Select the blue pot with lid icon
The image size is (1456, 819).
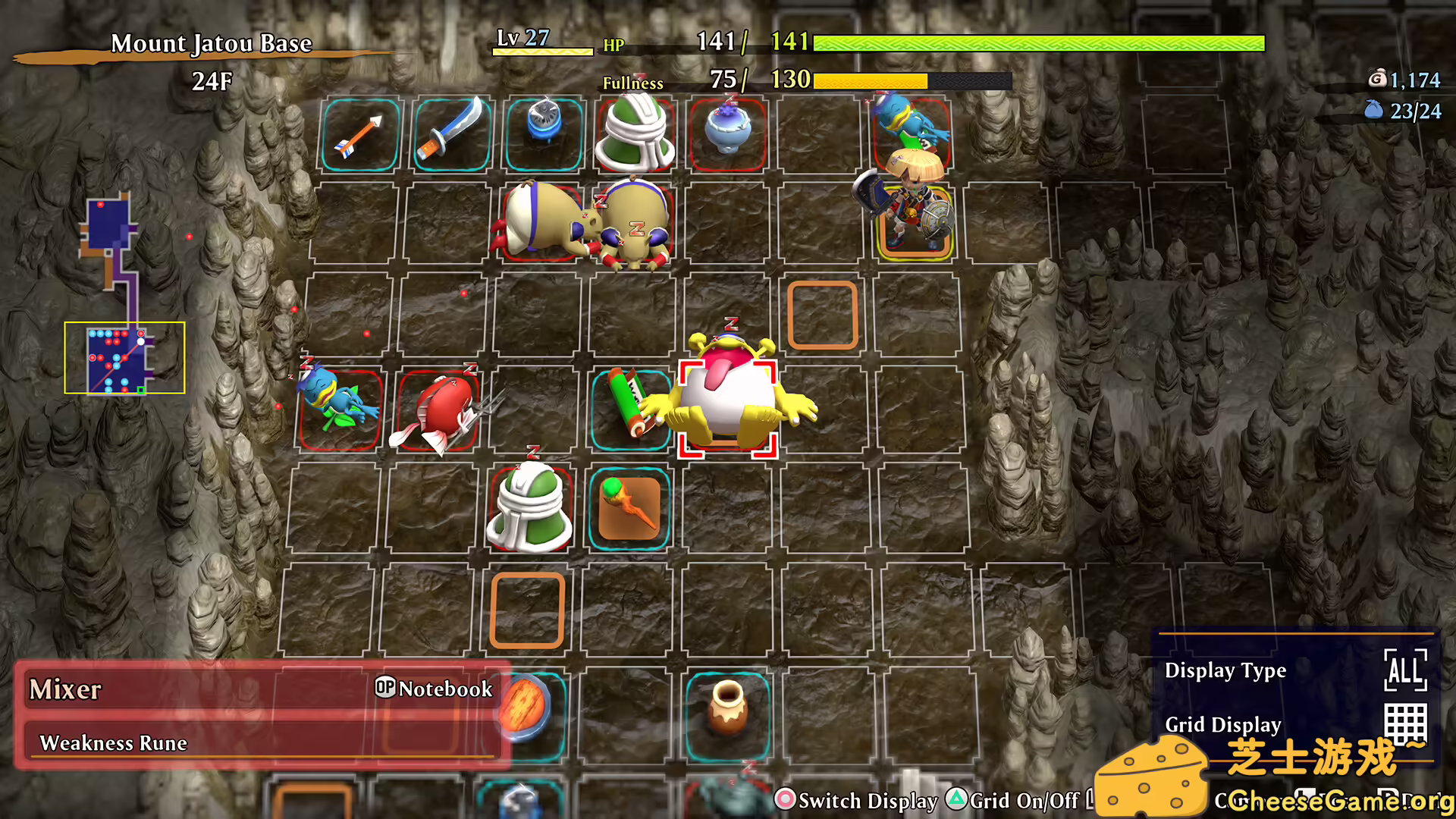(726, 130)
